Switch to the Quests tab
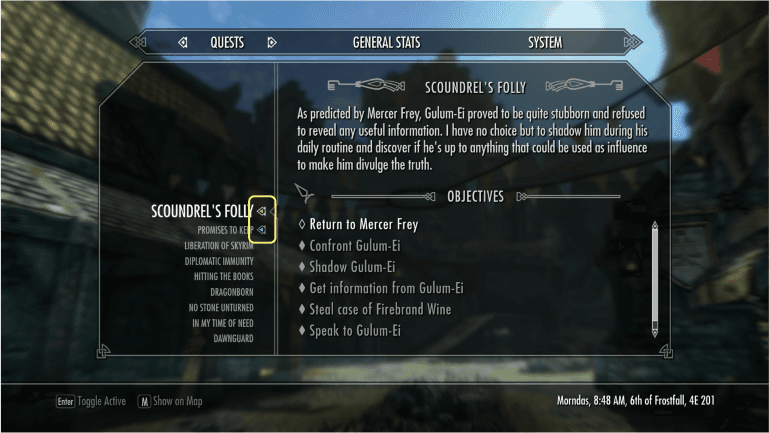Viewport: 769px width, 433px height. coord(227,43)
